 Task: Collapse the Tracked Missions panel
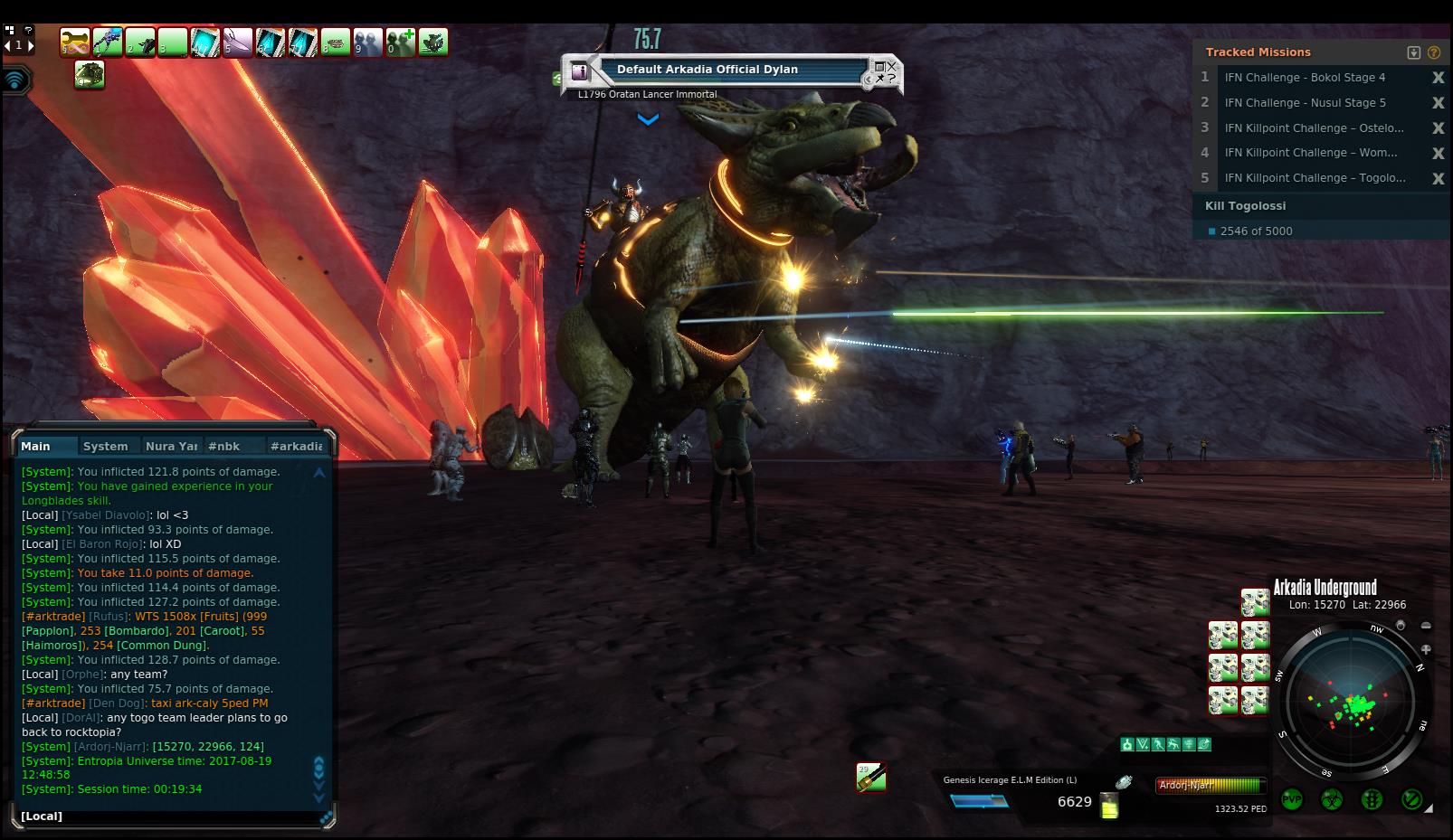pyautogui.click(x=1414, y=52)
